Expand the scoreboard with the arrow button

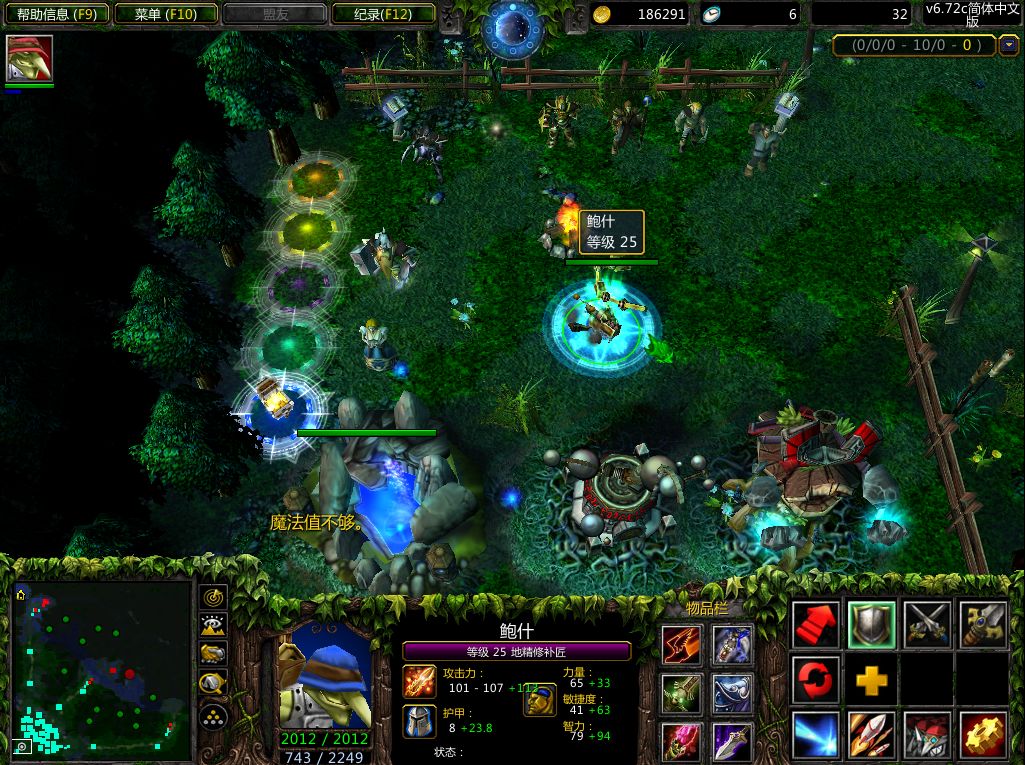tap(1007, 45)
